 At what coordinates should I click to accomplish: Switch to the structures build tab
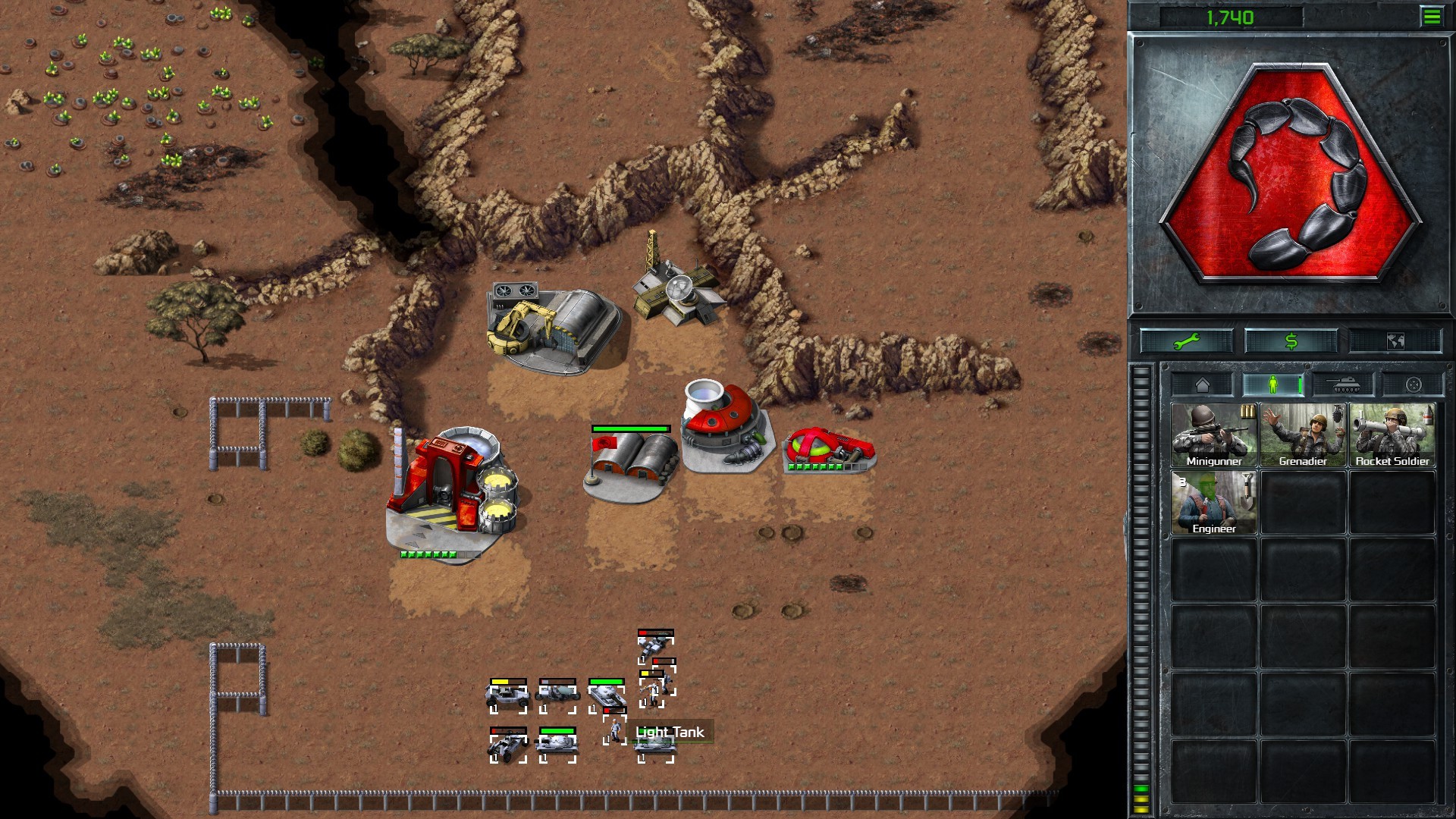pos(1203,385)
